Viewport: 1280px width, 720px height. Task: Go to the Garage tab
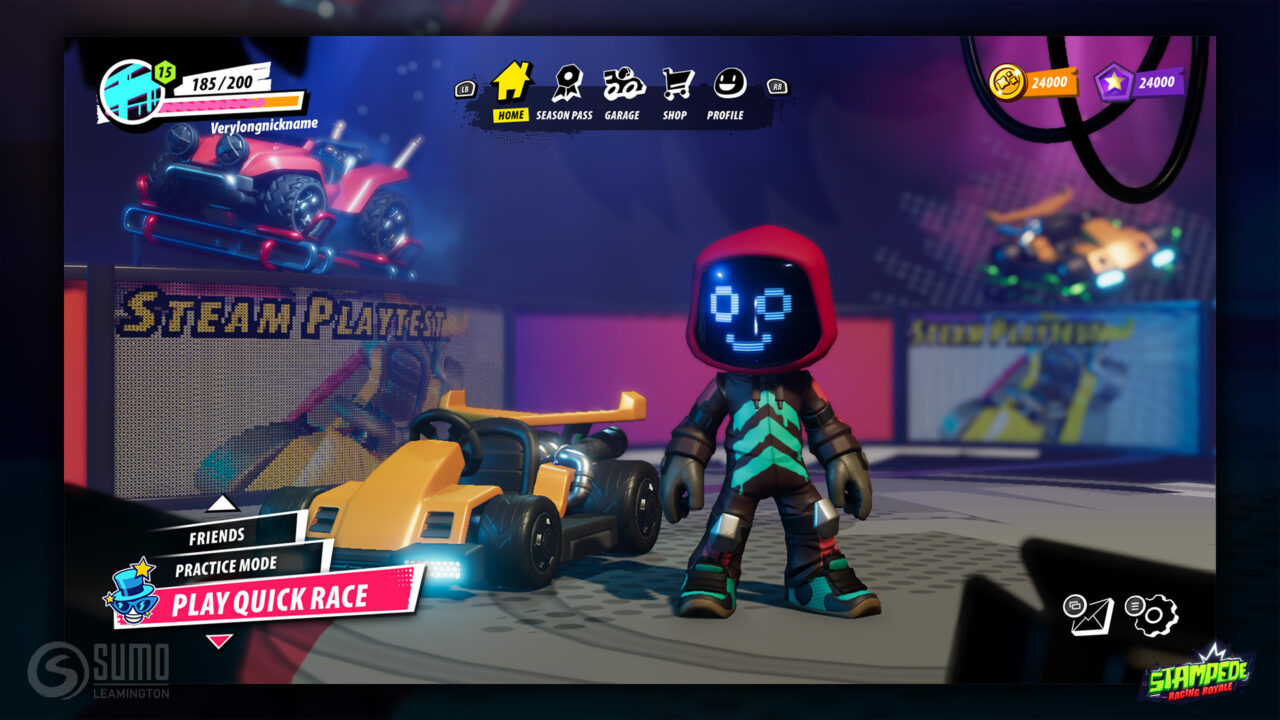pyautogui.click(x=621, y=93)
